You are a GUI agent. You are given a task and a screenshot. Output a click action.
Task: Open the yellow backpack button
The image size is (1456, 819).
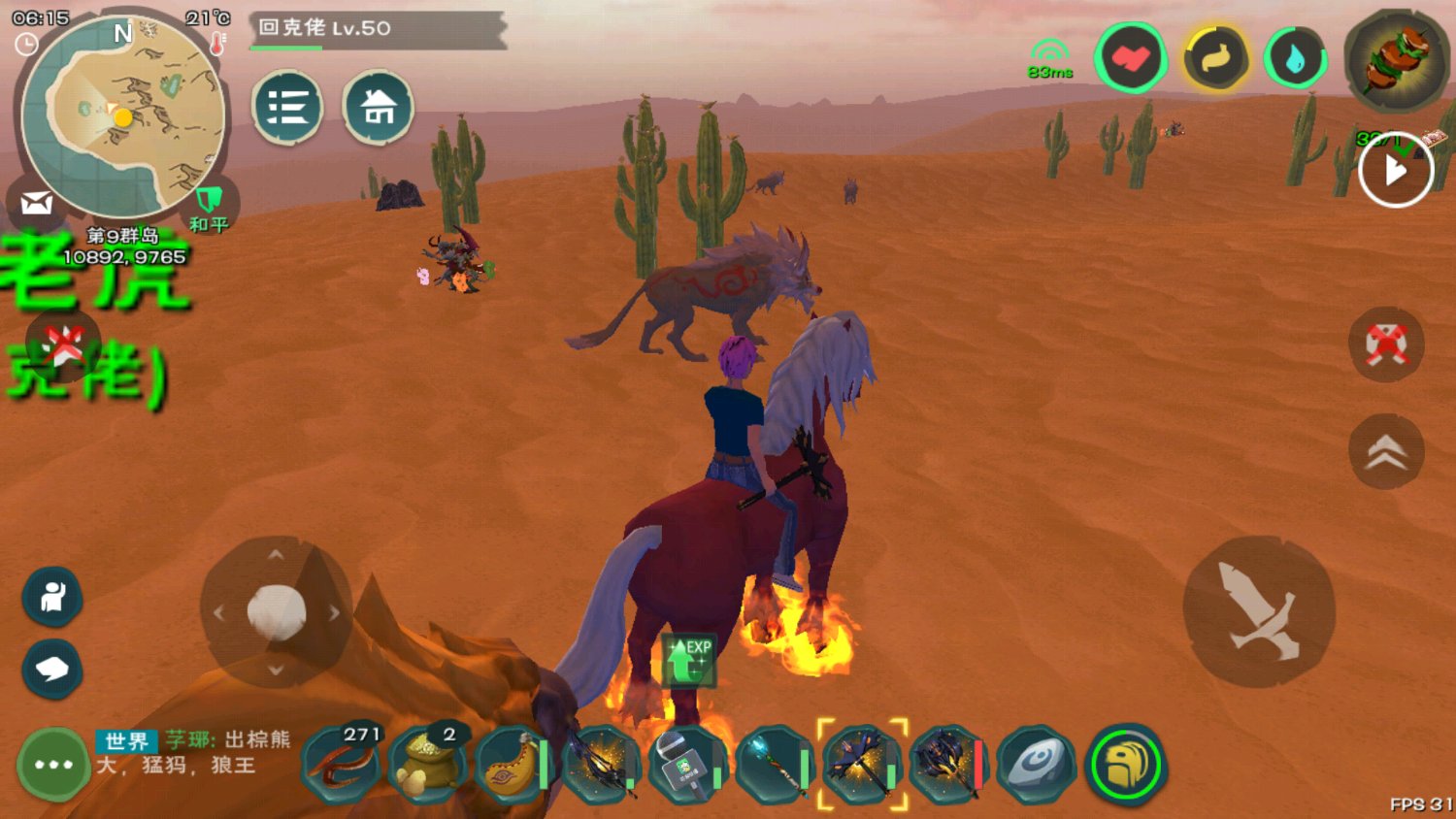pyautogui.click(x=1126, y=766)
